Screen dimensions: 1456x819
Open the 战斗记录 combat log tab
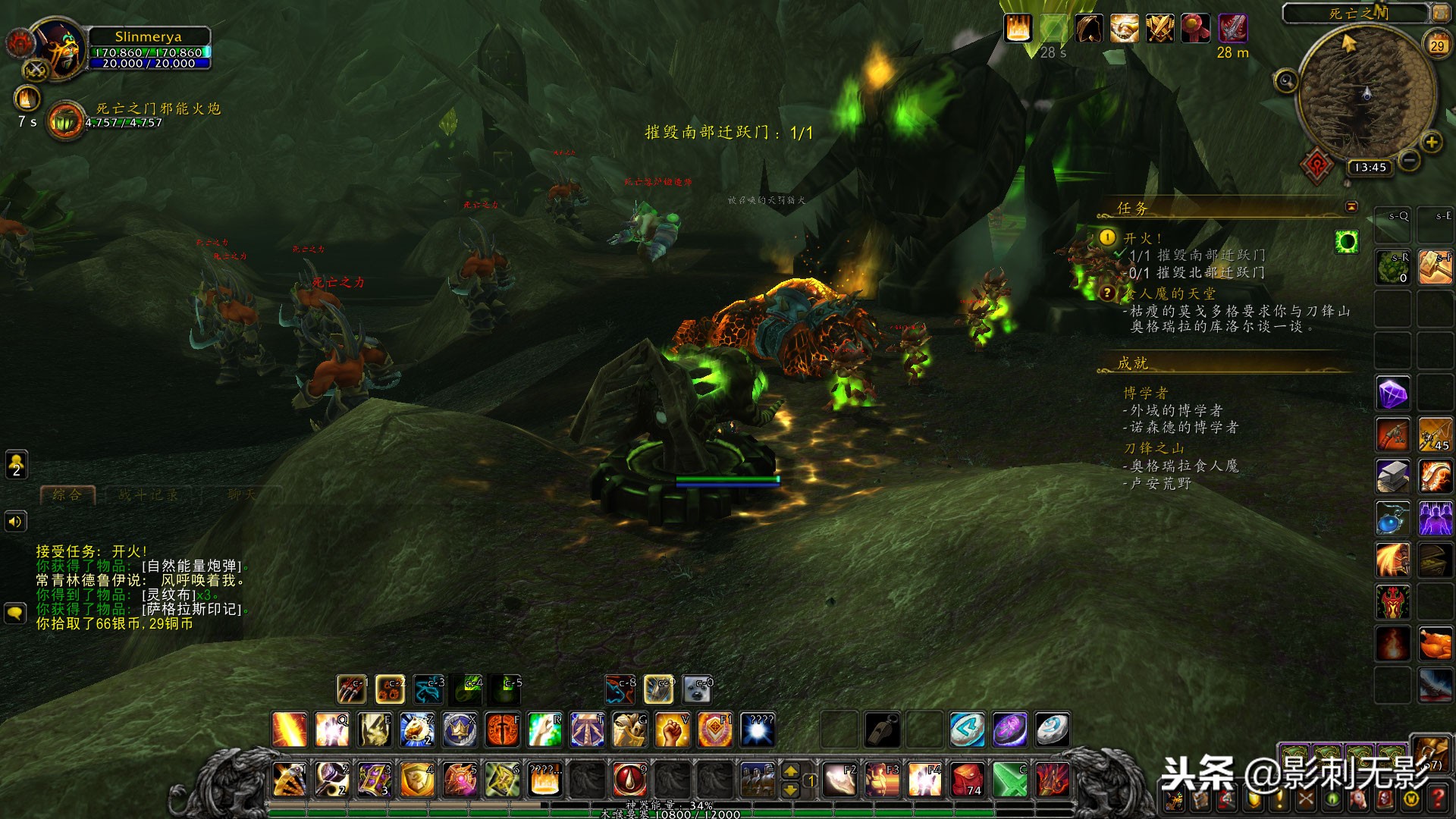click(x=149, y=495)
